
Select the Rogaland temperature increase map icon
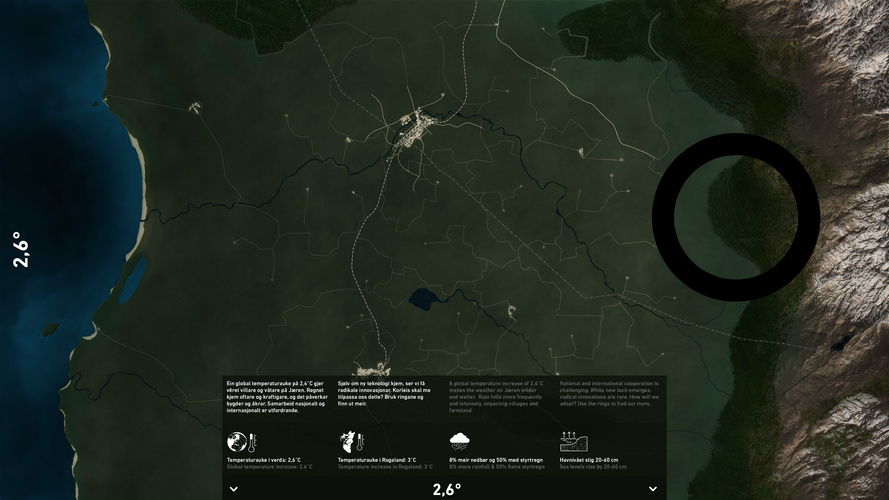click(349, 441)
